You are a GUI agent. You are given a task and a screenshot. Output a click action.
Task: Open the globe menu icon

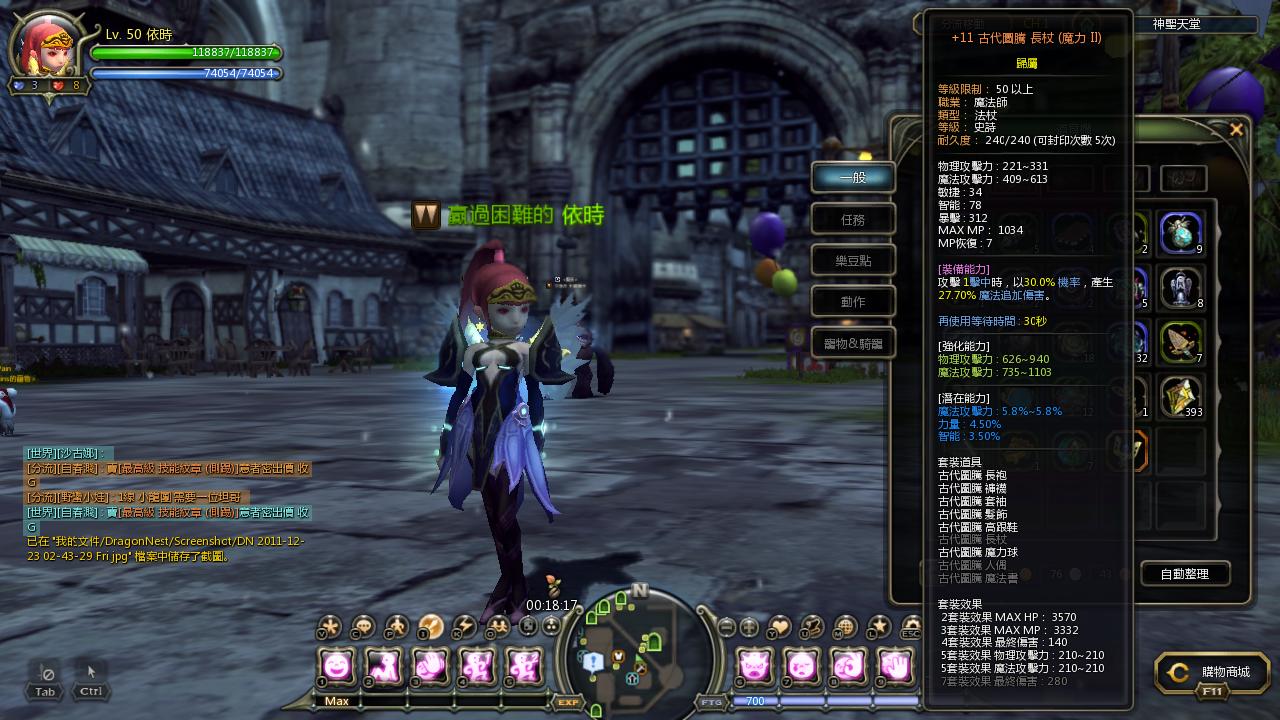coord(845,627)
